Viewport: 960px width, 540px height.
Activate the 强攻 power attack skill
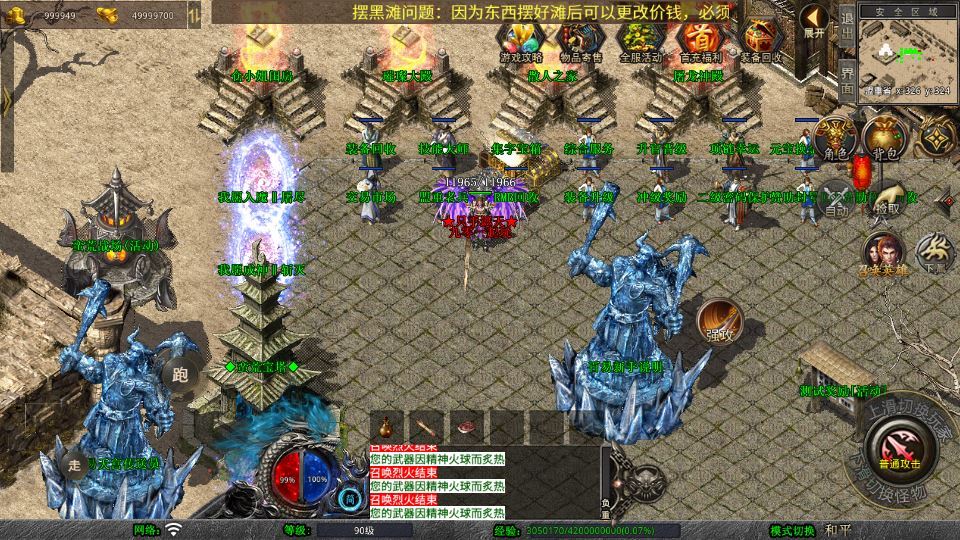coord(719,320)
